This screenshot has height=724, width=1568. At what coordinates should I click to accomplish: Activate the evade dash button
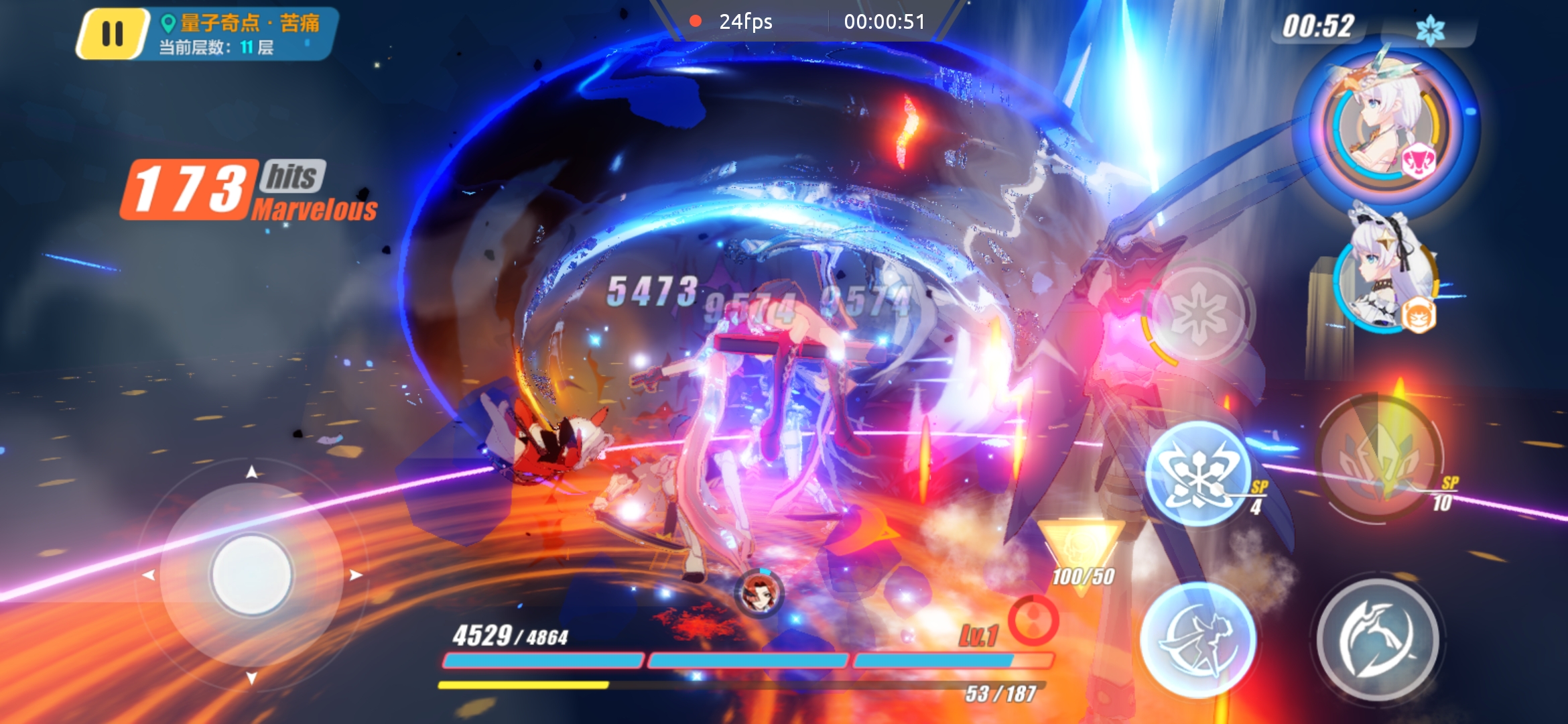(1197, 640)
